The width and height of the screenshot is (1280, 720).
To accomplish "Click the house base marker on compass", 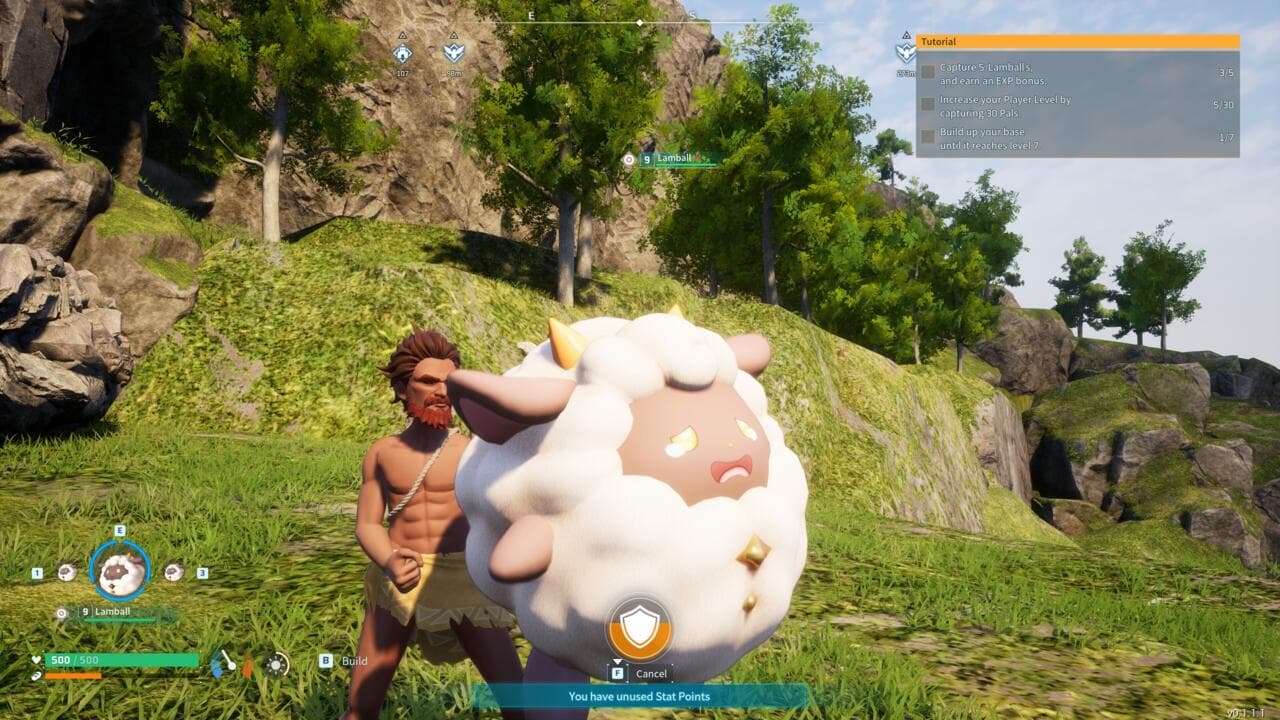I will [402, 51].
